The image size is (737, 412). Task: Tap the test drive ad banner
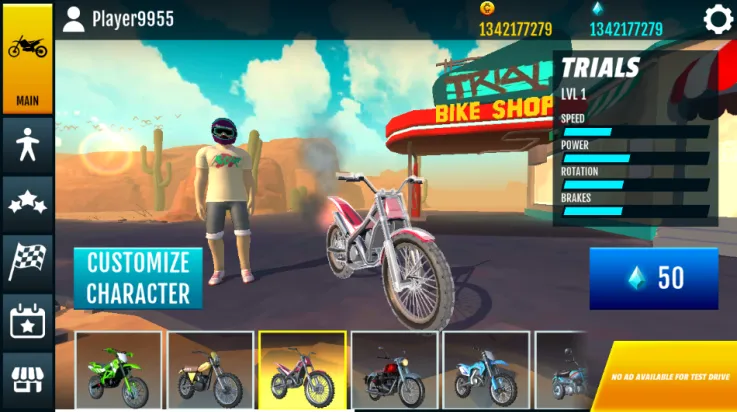click(672, 380)
